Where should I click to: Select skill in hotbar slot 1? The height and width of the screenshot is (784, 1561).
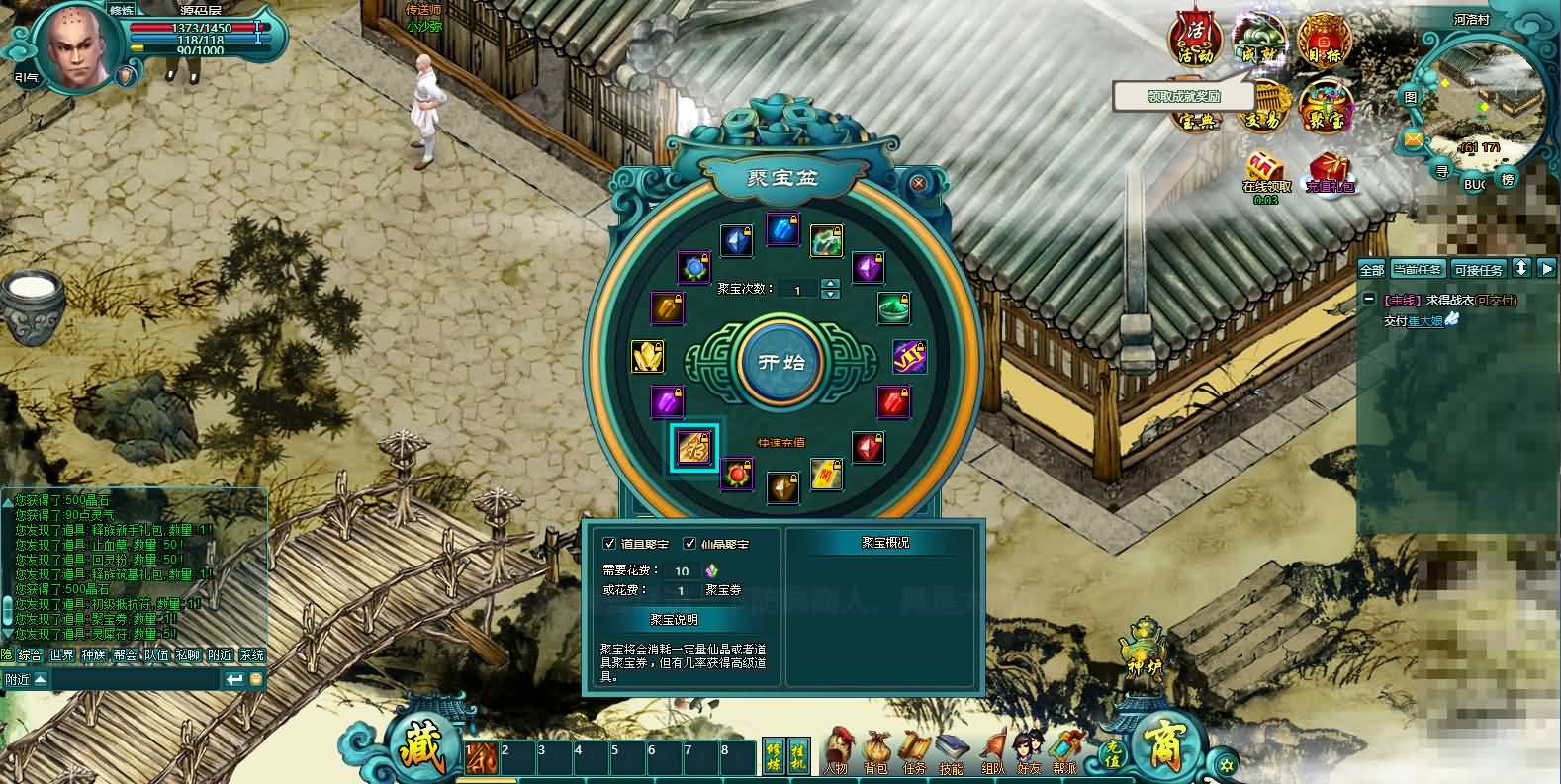tap(481, 757)
